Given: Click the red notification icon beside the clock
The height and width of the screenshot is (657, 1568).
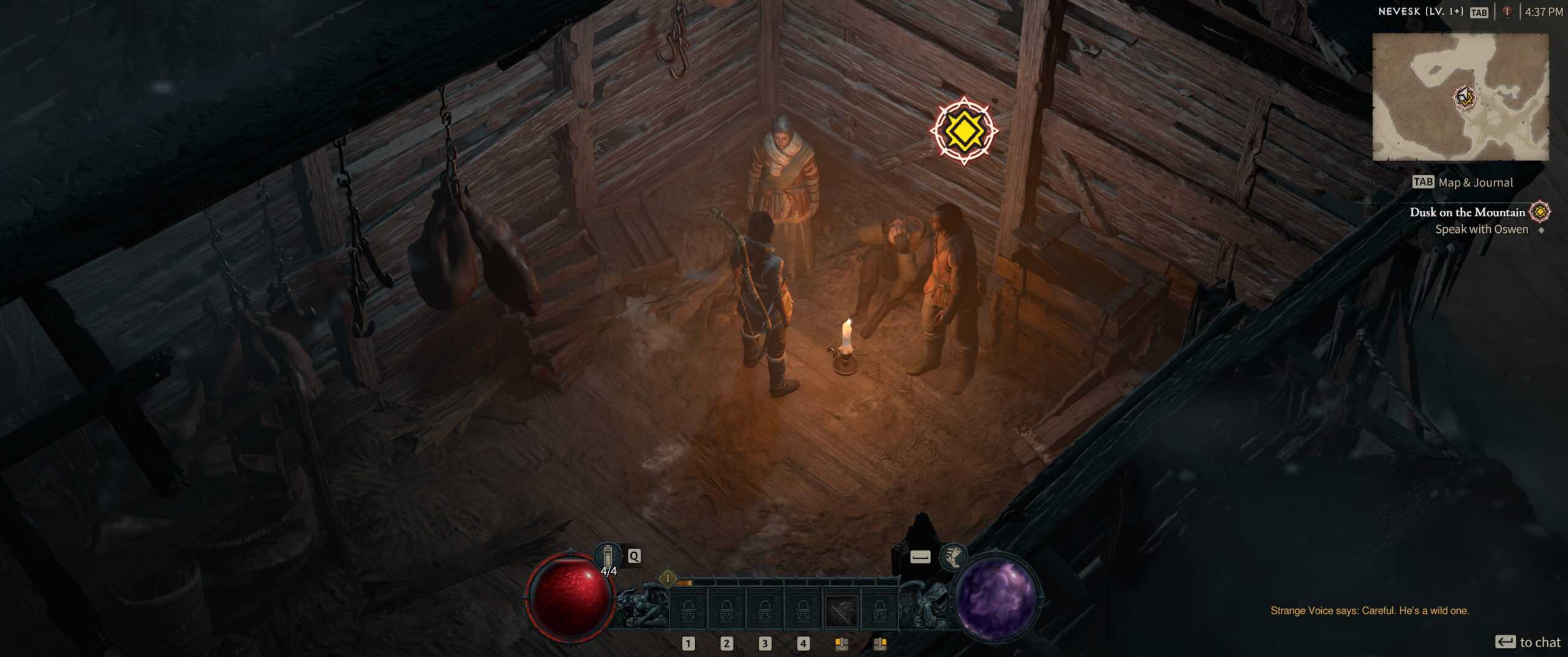Looking at the screenshot, I should point(1506,11).
